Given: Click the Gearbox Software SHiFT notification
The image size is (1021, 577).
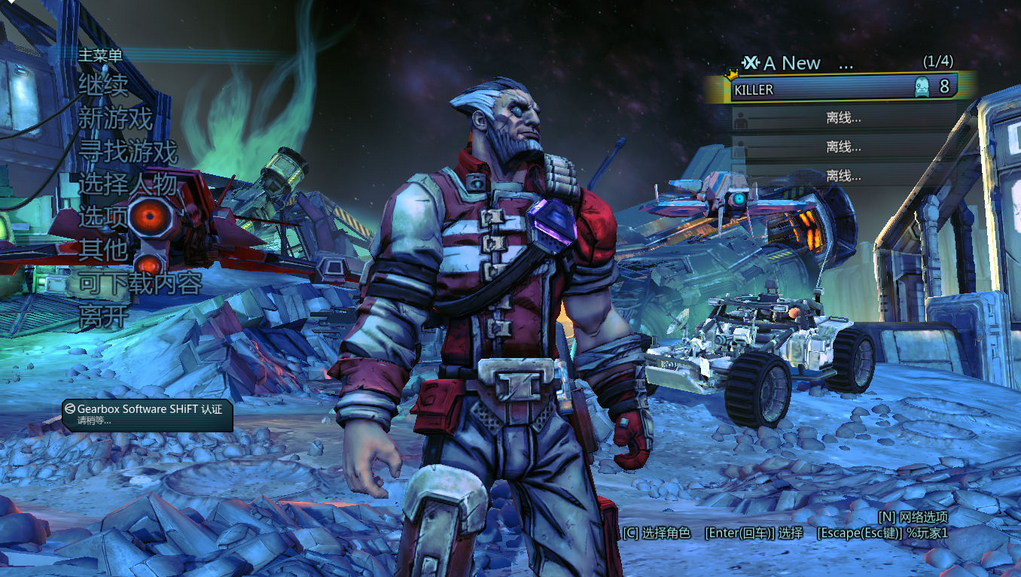Looking at the screenshot, I should (147, 414).
